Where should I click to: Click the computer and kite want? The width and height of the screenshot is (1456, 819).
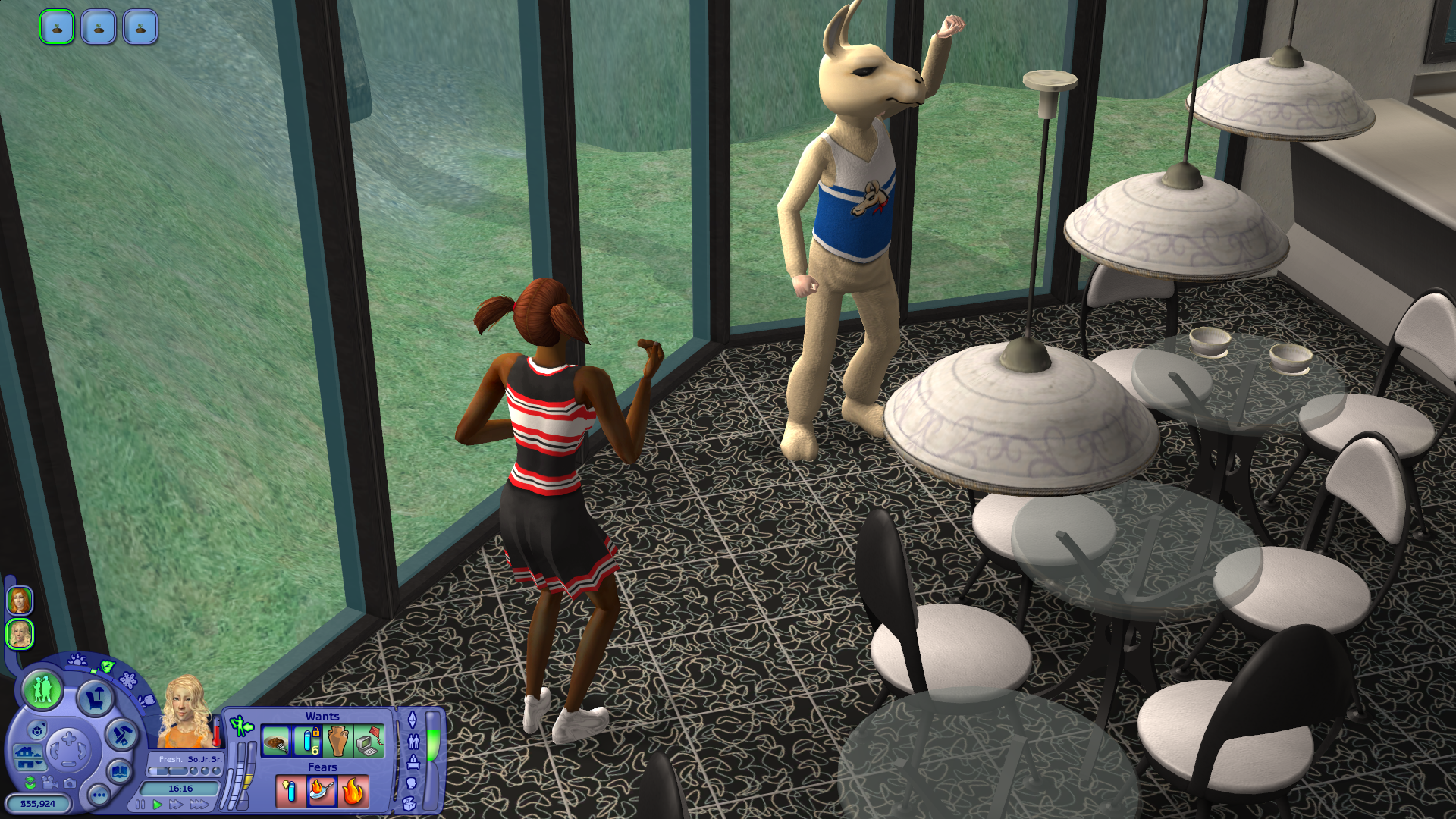click(369, 741)
